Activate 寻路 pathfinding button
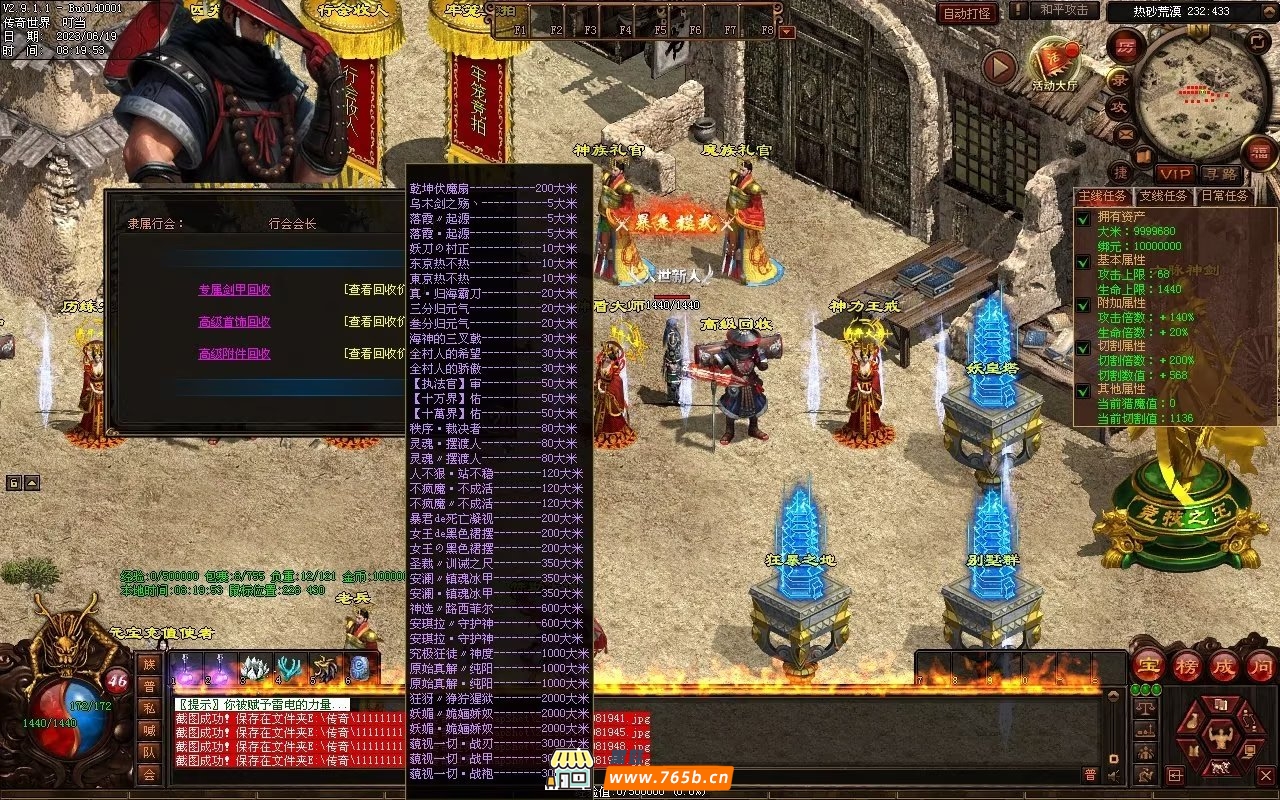 [1218, 174]
